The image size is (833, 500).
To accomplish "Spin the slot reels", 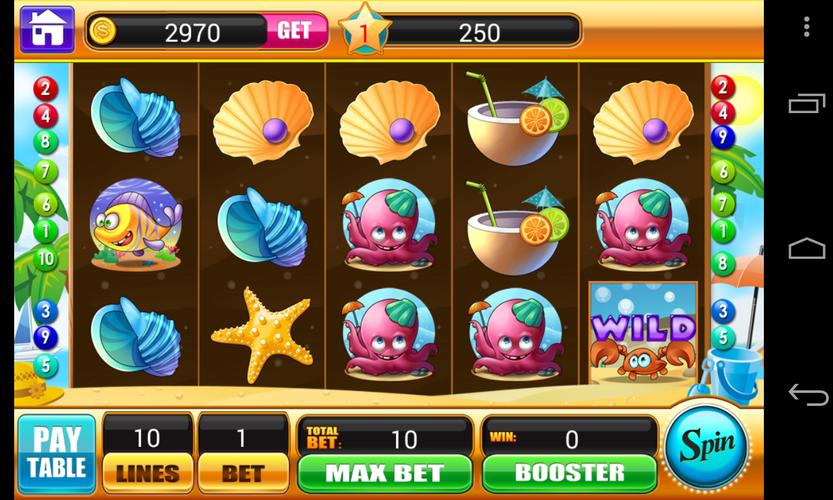I will 707,445.
